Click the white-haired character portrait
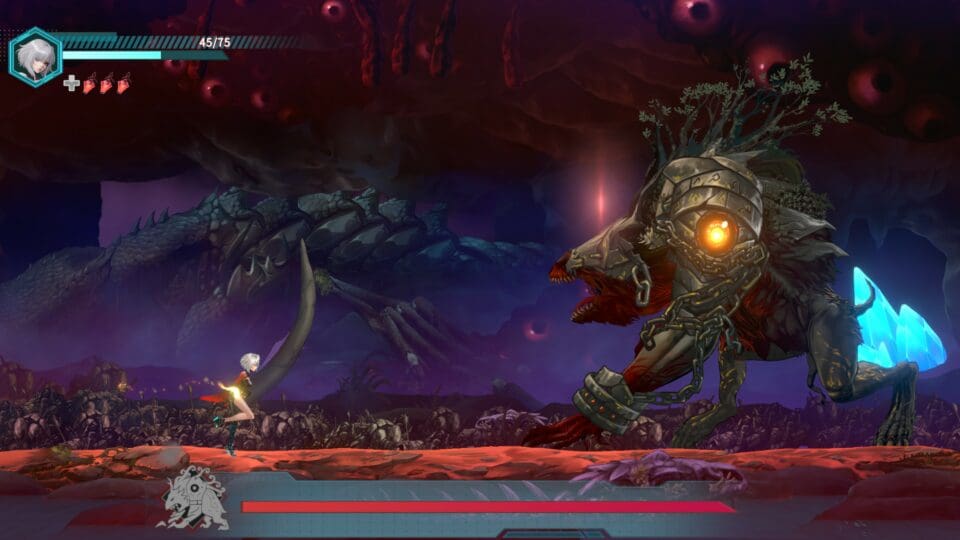 click(x=35, y=56)
